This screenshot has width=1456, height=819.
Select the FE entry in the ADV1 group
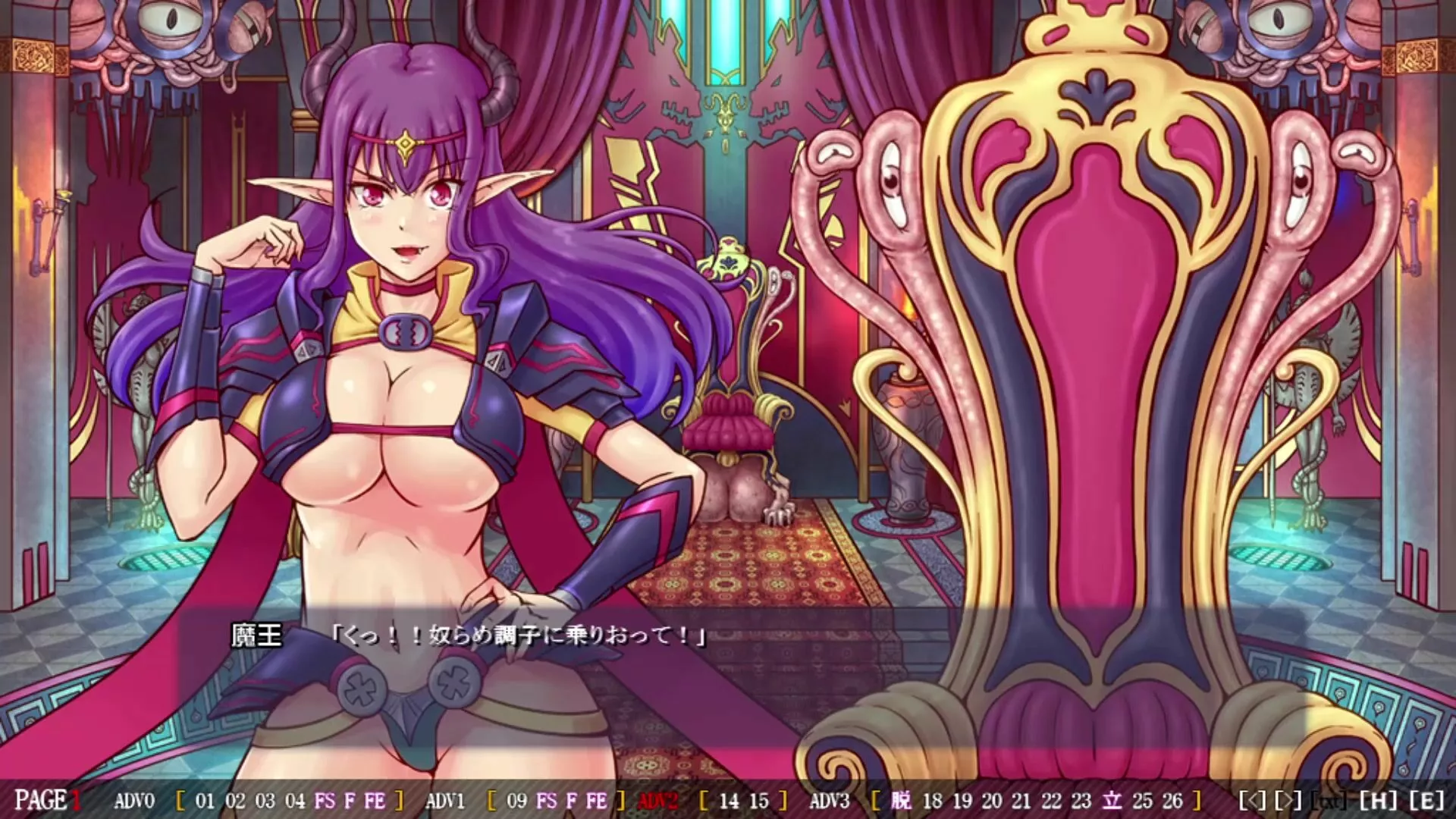tap(597, 800)
